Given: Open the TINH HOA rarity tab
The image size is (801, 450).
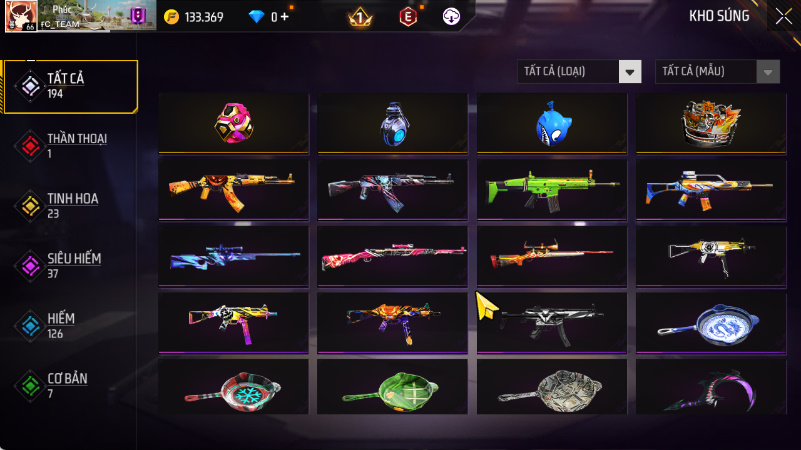Looking at the screenshot, I should [x=70, y=205].
